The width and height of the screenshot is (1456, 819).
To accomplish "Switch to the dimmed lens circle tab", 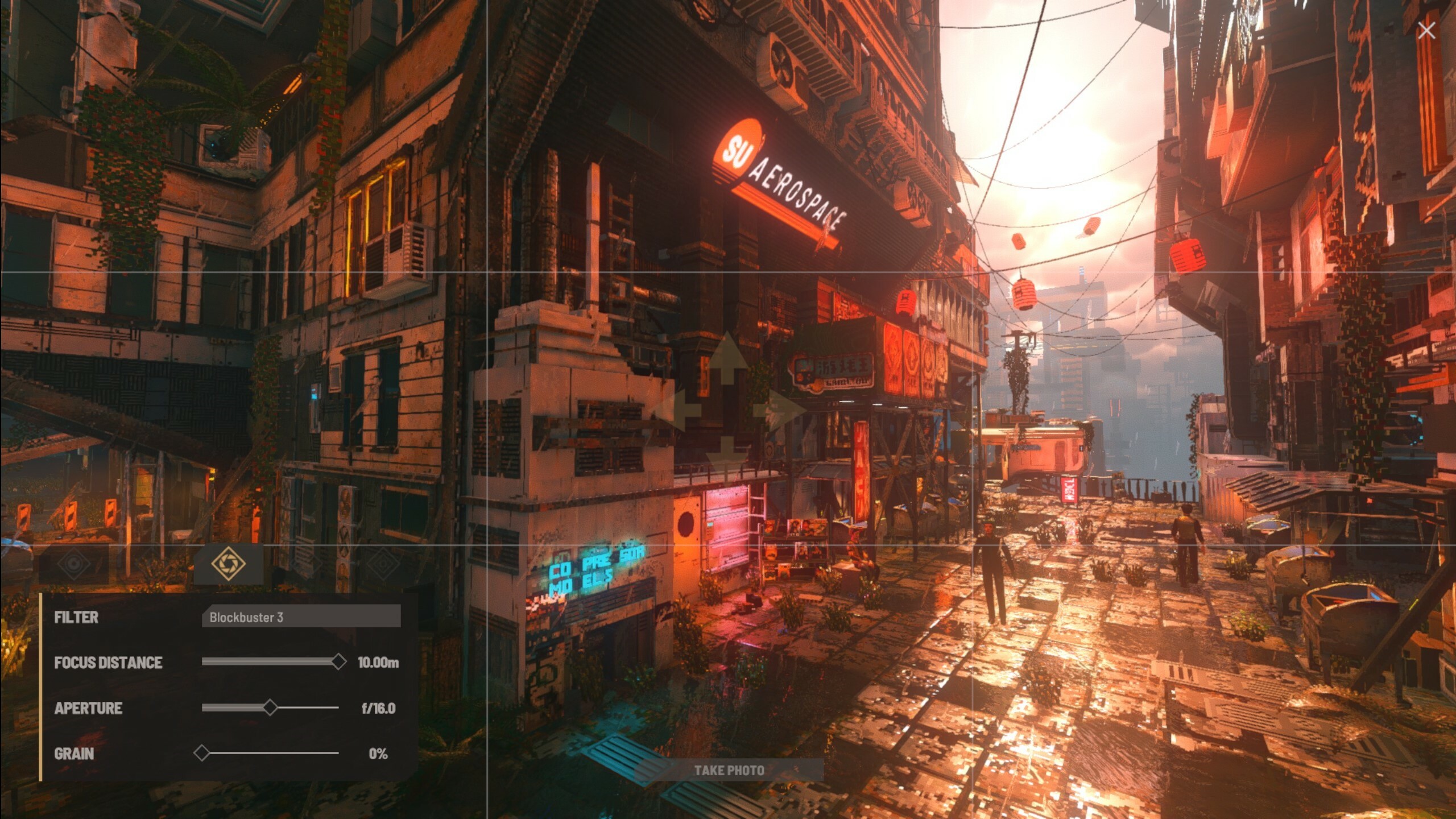I will coord(74,564).
